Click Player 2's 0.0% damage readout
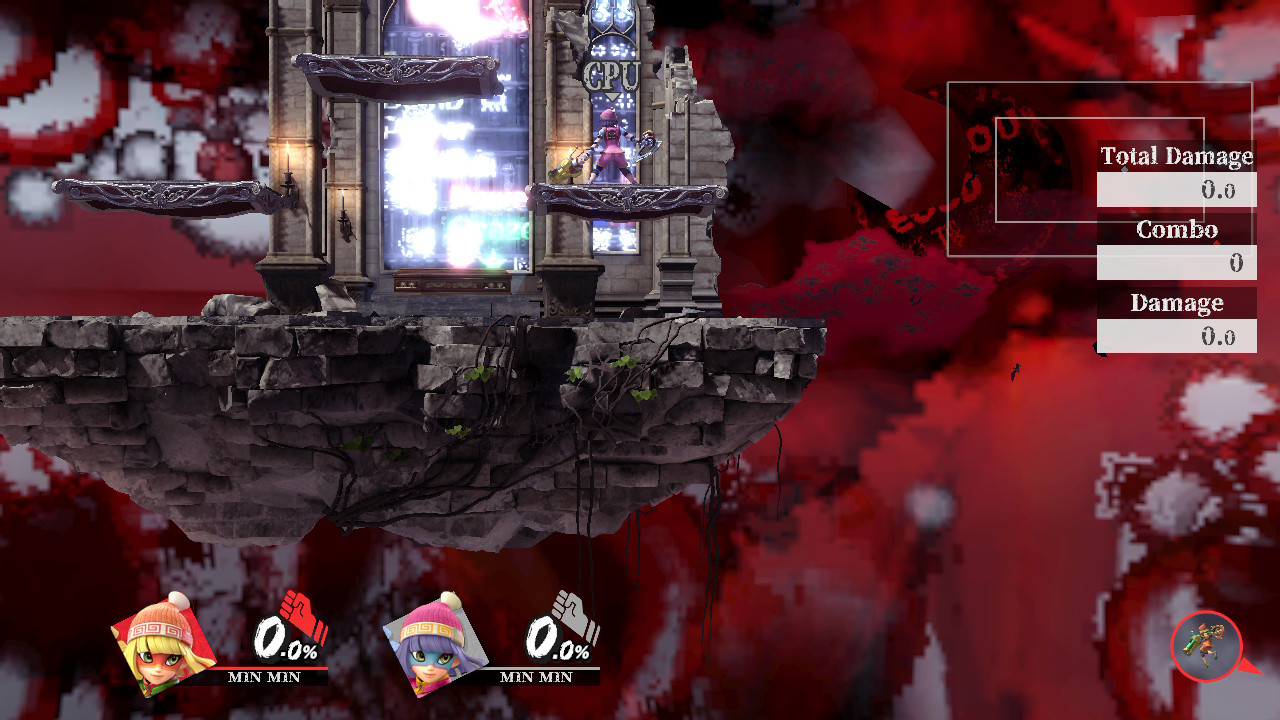The height and width of the screenshot is (720, 1280). 556,637
